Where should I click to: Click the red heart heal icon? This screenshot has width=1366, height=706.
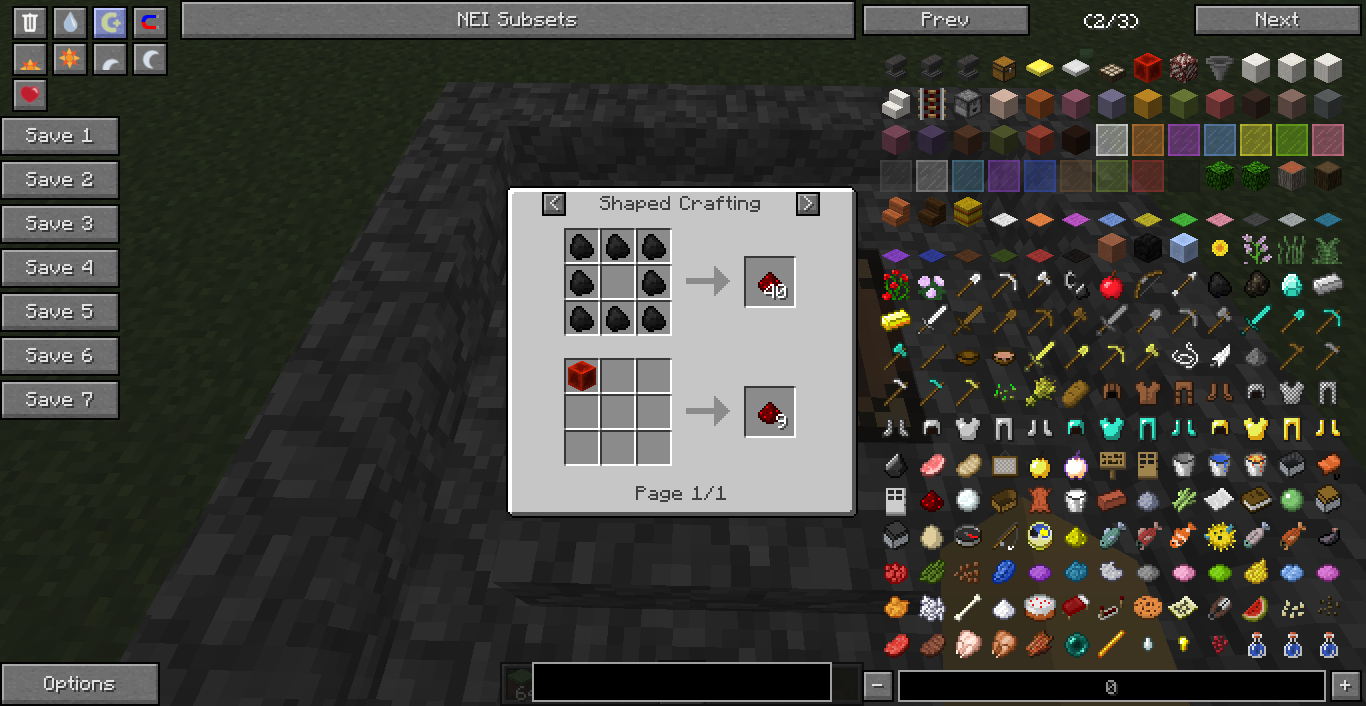tap(30, 95)
